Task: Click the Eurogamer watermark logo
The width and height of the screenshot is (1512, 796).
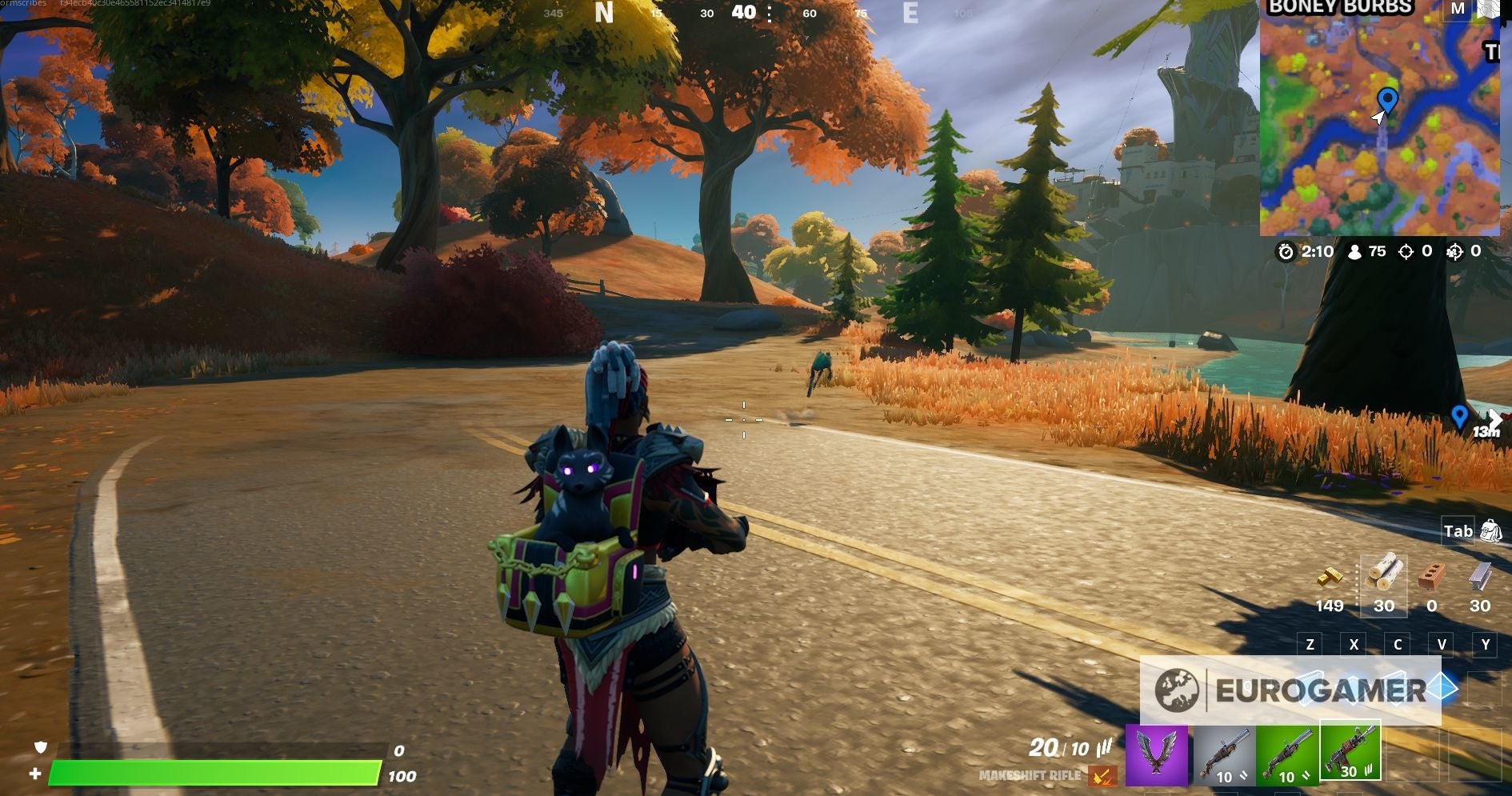Action: (1296, 686)
